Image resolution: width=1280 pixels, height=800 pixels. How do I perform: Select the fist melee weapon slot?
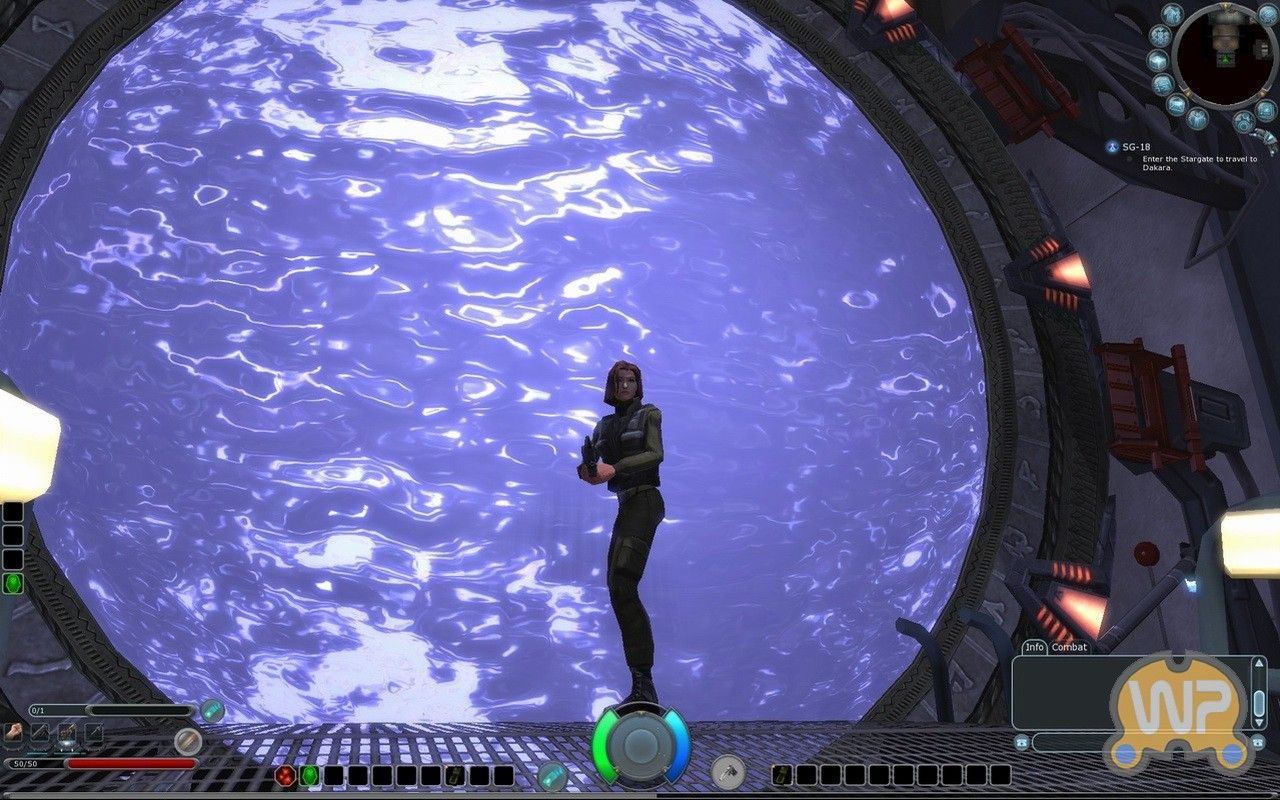(14, 732)
